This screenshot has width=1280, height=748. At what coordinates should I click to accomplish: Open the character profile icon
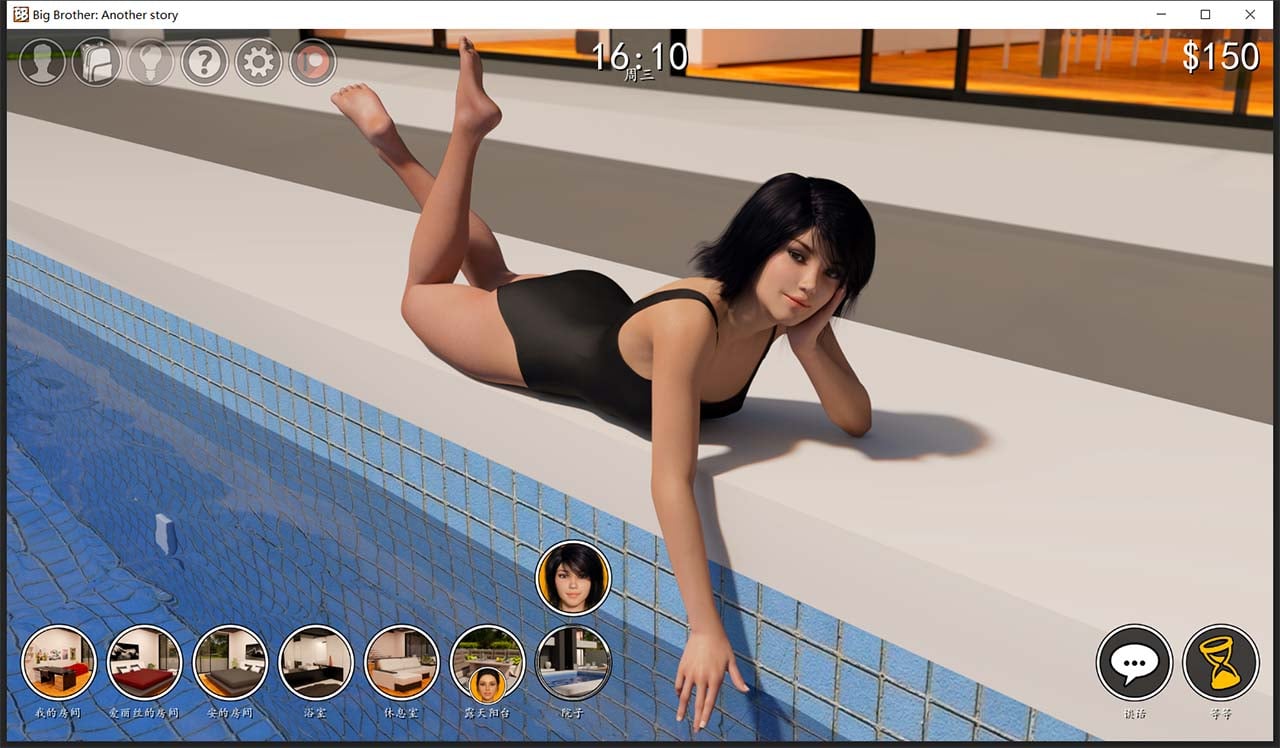click(42, 62)
